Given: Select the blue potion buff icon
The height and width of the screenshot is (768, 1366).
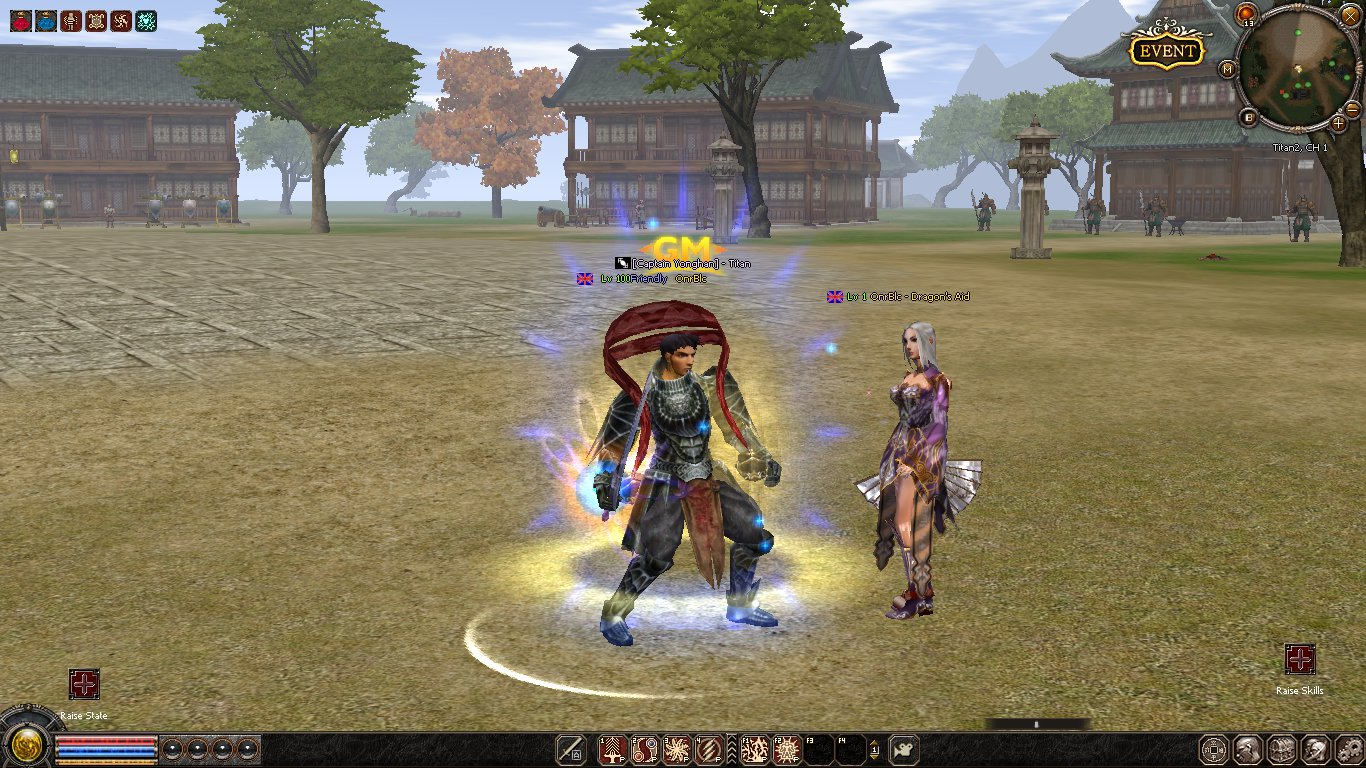Looking at the screenshot, I should tap(46, 20).
